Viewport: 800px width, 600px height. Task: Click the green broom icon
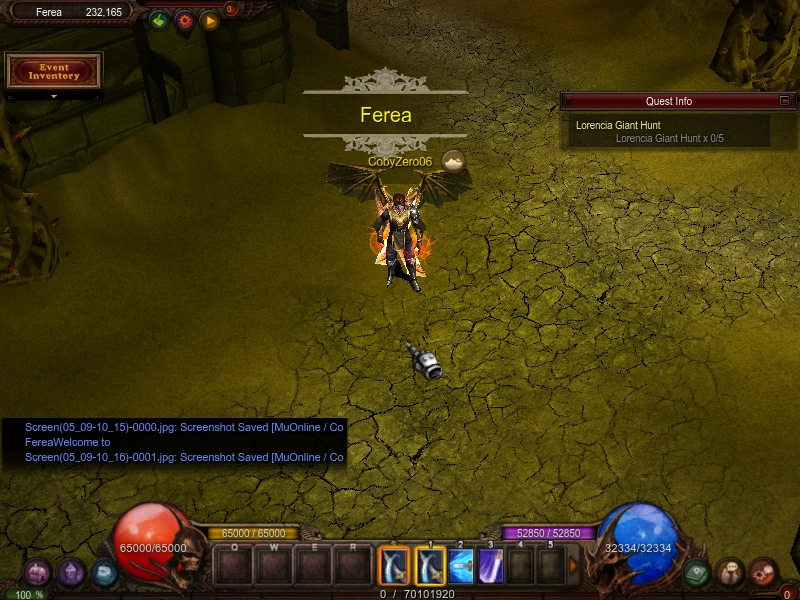(159, 20)
